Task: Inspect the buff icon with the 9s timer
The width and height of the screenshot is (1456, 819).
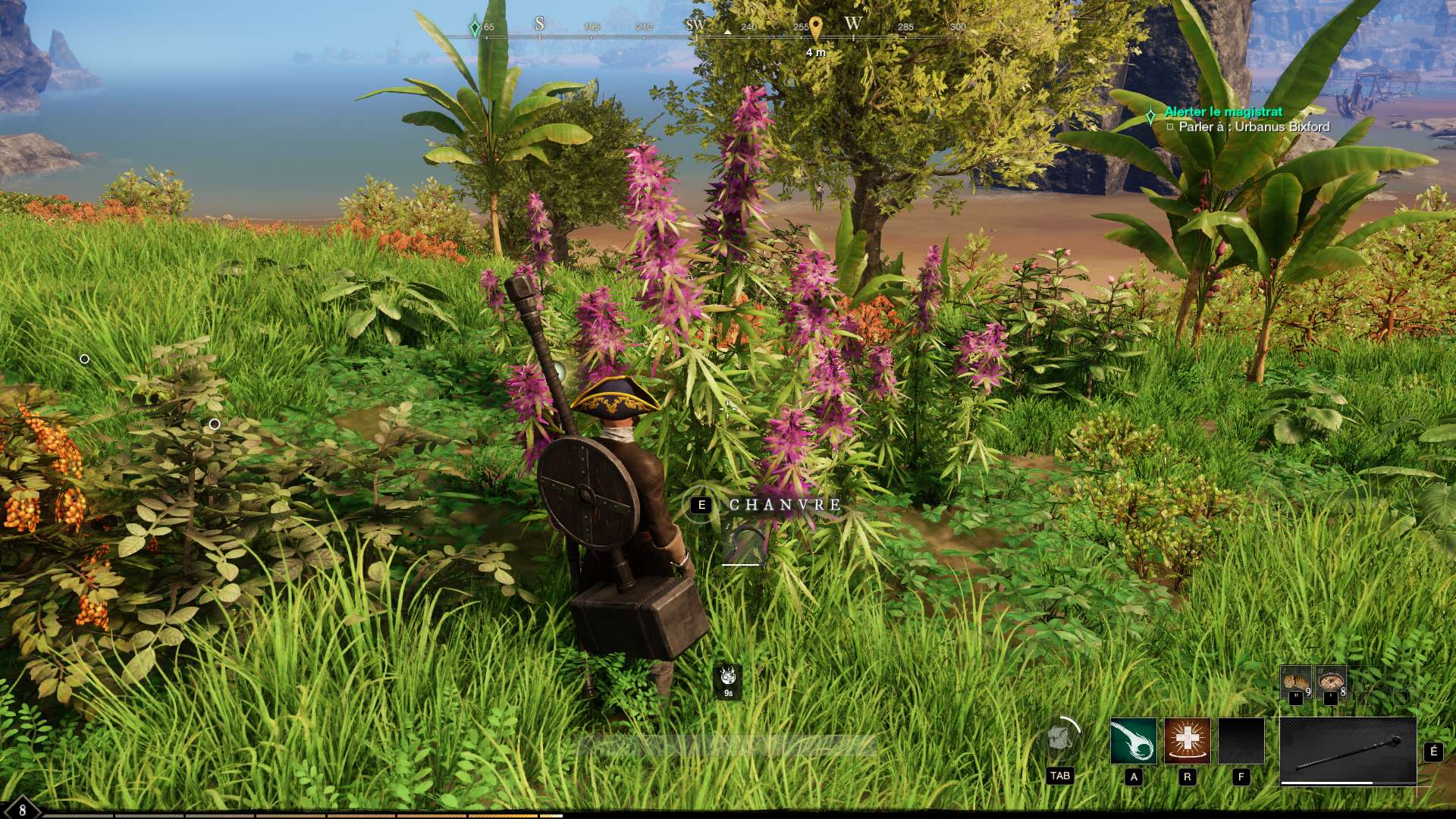Action: coord(728,677)
